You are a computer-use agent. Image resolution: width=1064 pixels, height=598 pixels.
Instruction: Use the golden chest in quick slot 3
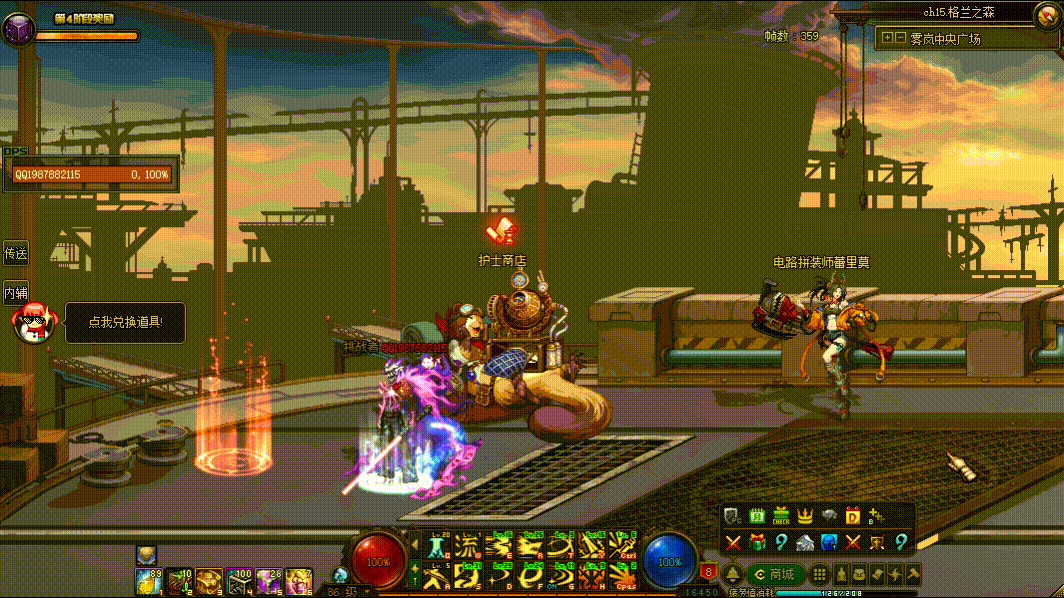(x=209, y=579)
